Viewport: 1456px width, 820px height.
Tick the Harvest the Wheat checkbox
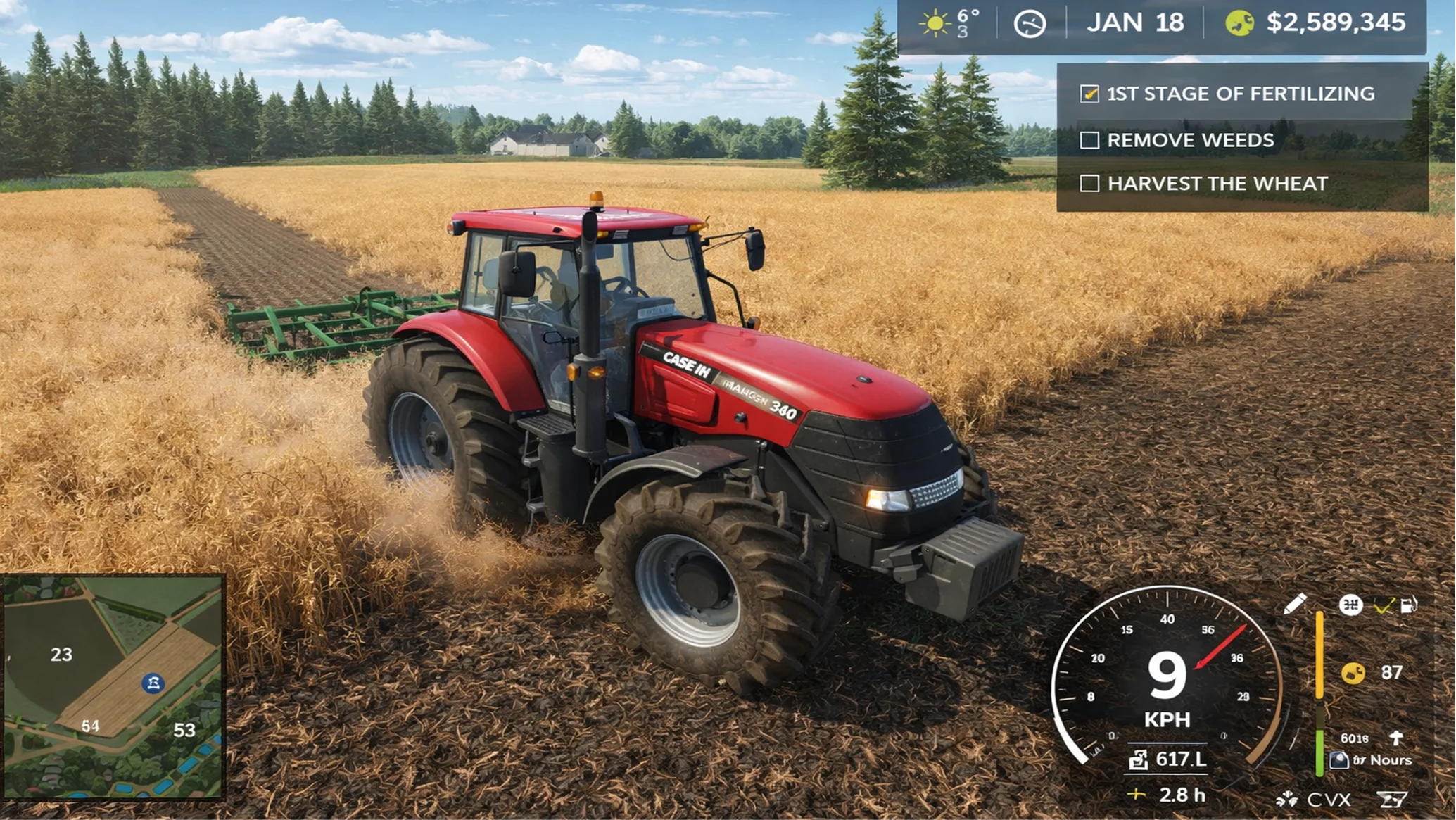click(x=1089, y=184)
